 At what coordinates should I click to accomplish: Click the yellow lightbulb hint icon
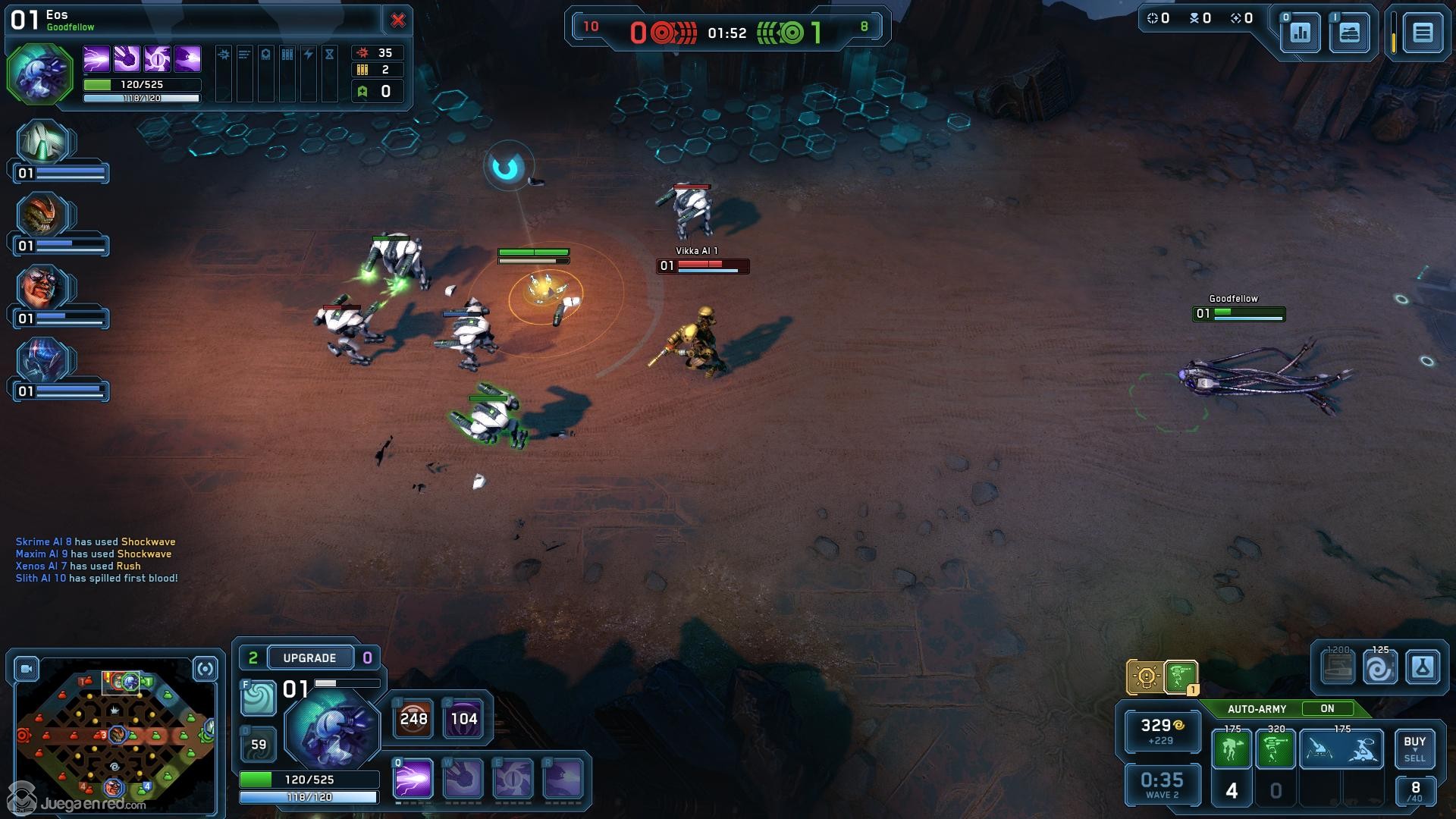coord(1145,676)
